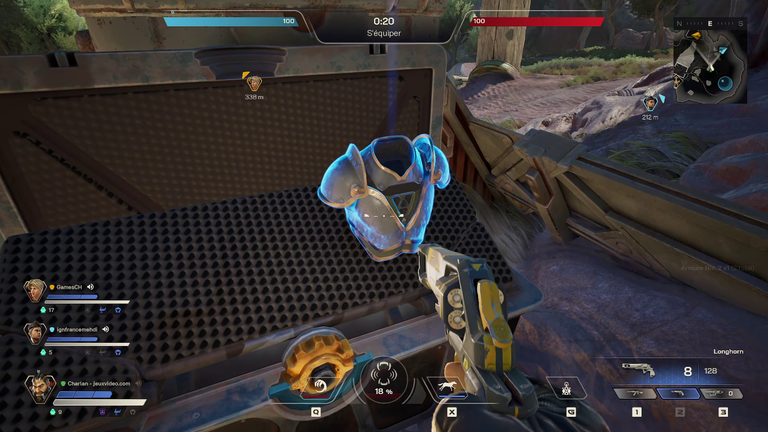The image size is (768, 432).
Task: Click GamesCH teammate portrait
Action: click(x=34, y=291)
